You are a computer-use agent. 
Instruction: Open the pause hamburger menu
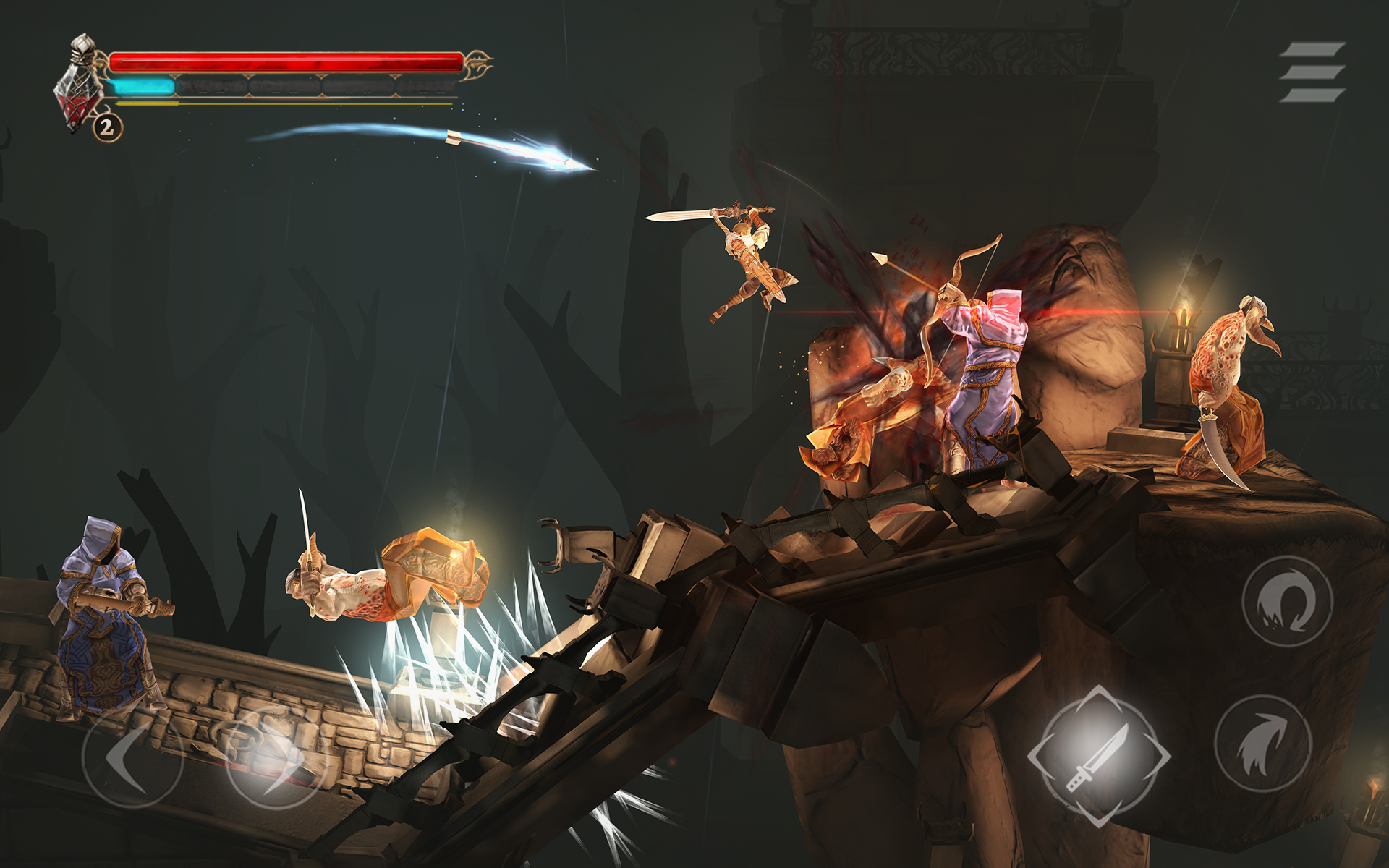pos(1313,72)
